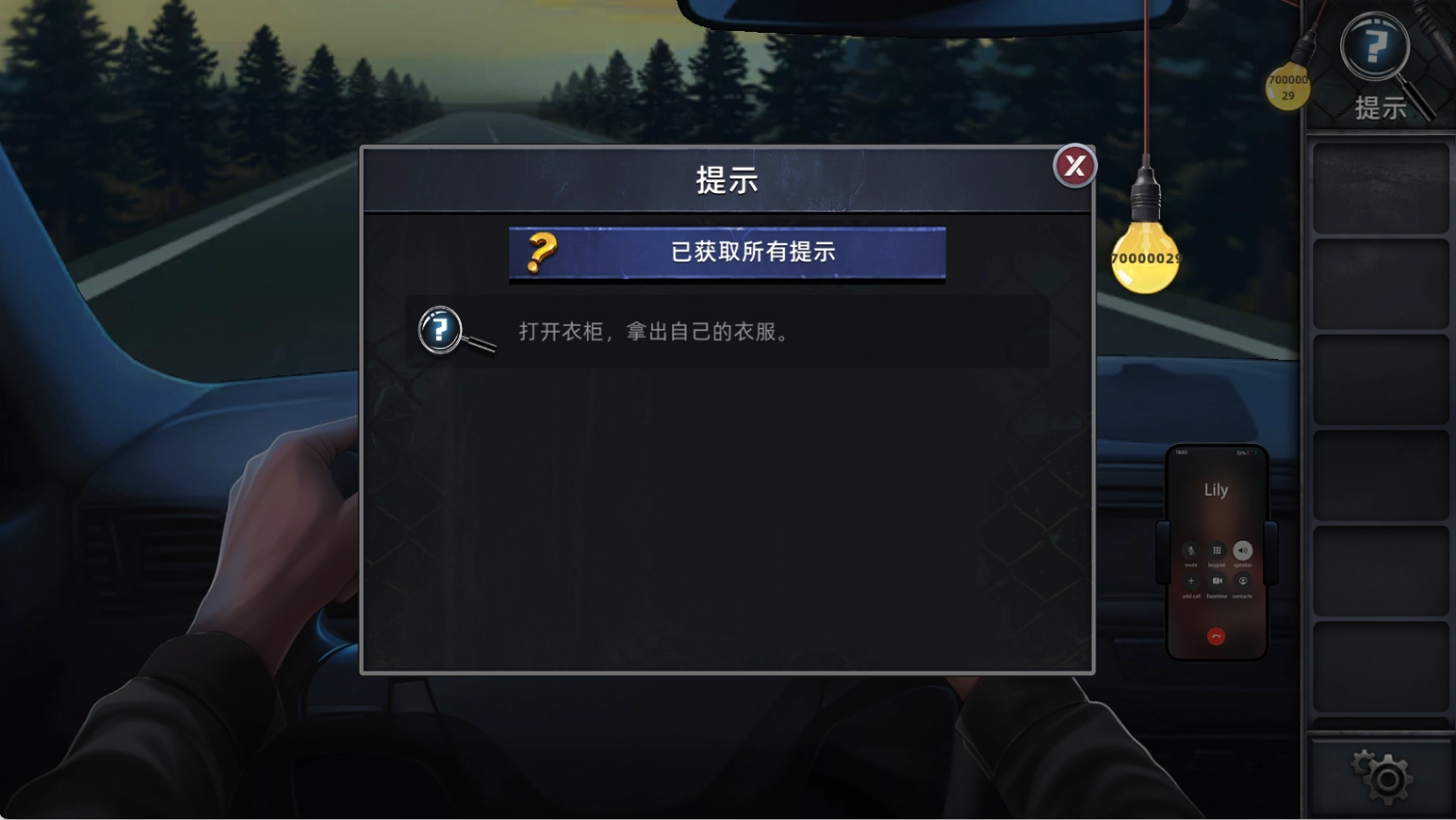Tap Lily's name on the phone screen
Image resolution: width=1456 pixels, height=820 pixels.
[x=1216, y=488]
